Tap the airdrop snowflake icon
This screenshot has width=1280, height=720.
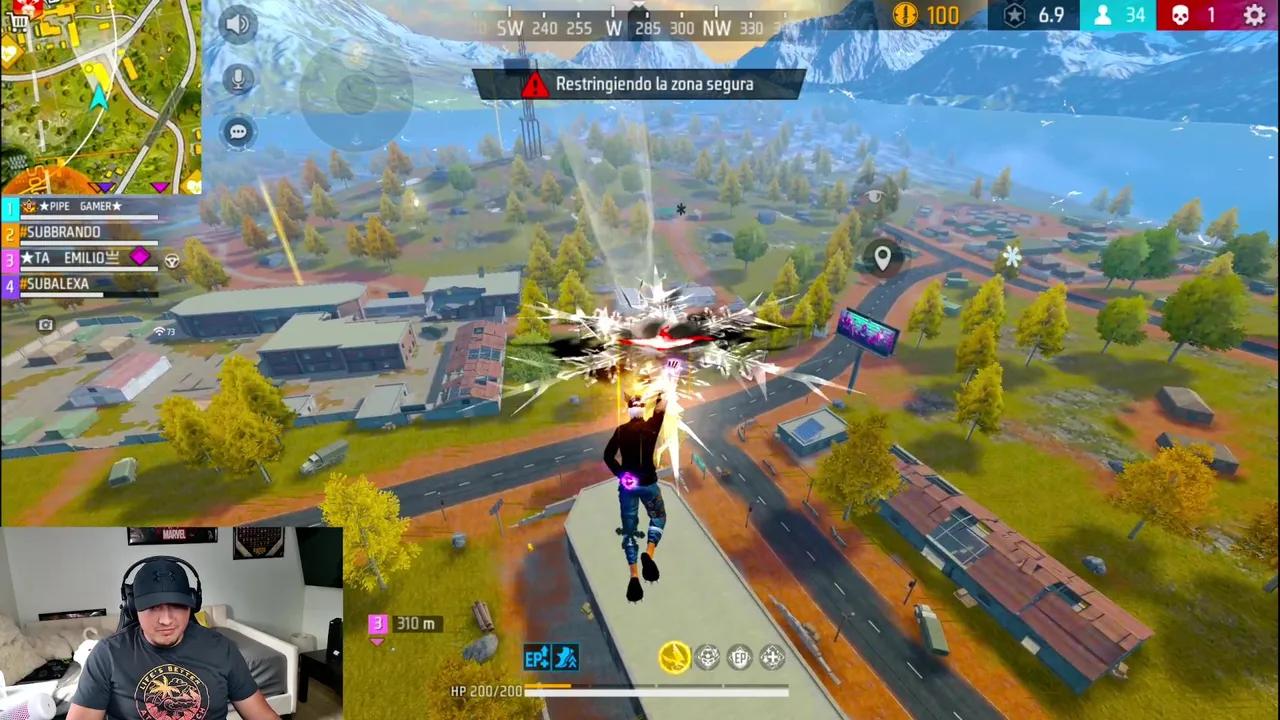(1012, 258)
